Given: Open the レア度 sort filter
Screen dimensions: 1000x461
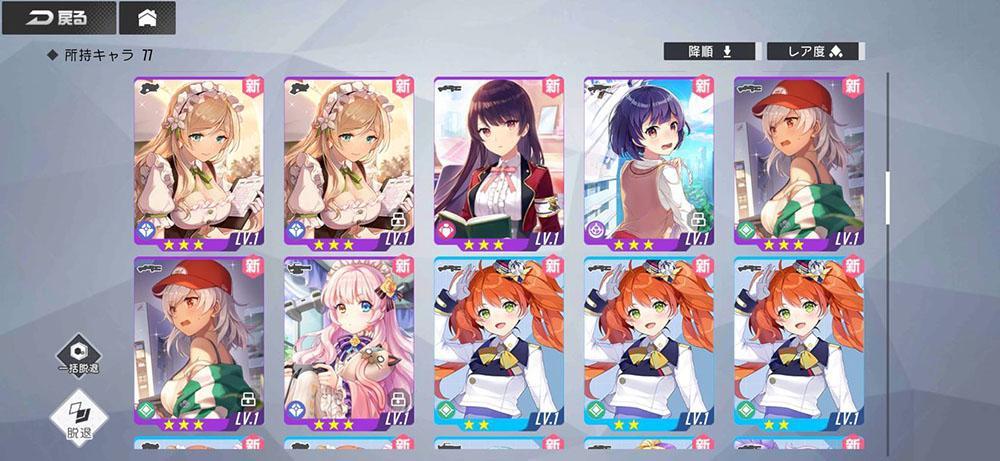Looking at the screenshot, I should point(812,51).
